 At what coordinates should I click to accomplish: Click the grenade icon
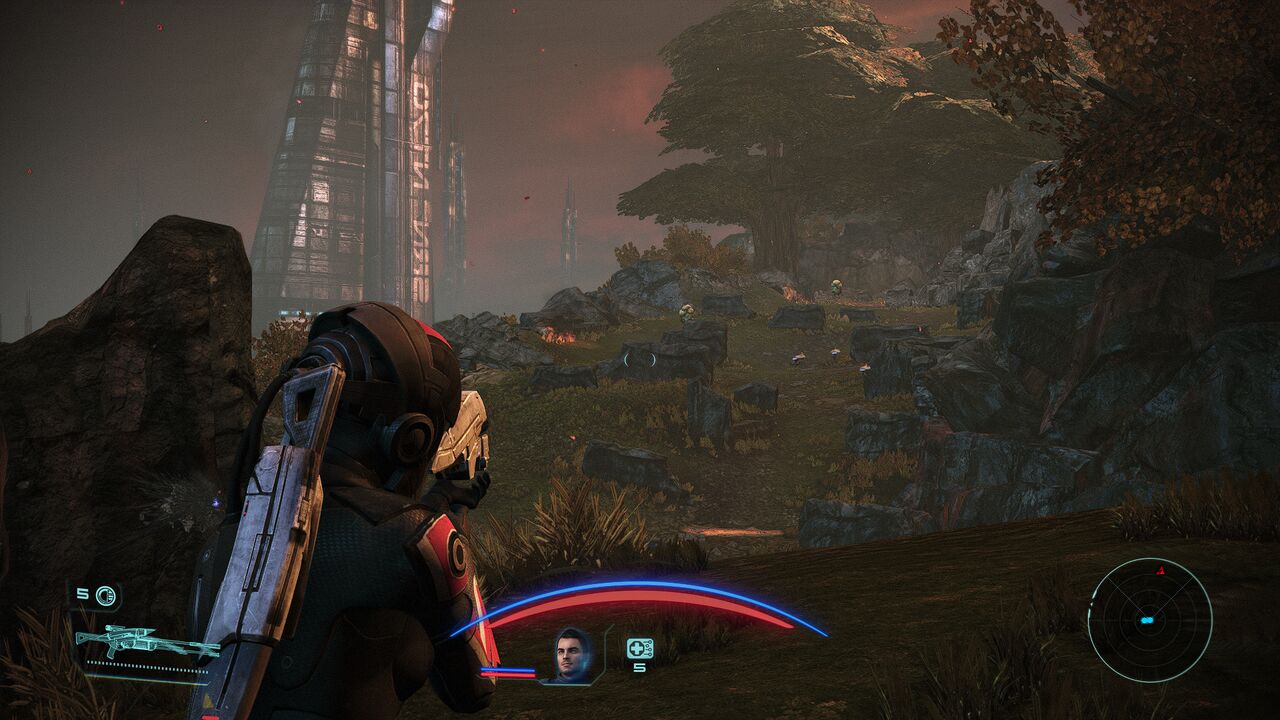point(105,596)
